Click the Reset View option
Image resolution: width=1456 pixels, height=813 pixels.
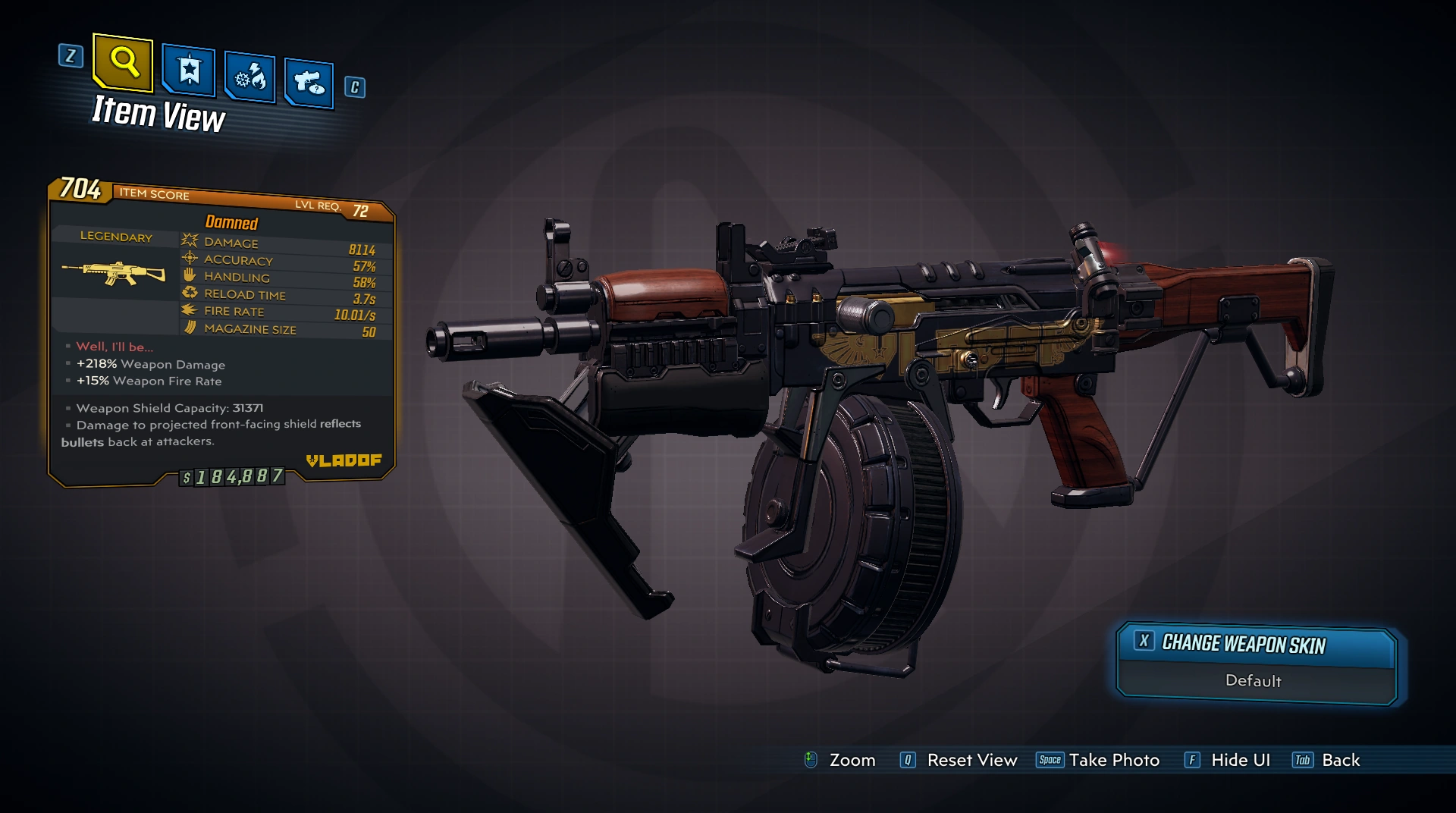[x=959, y=760]
